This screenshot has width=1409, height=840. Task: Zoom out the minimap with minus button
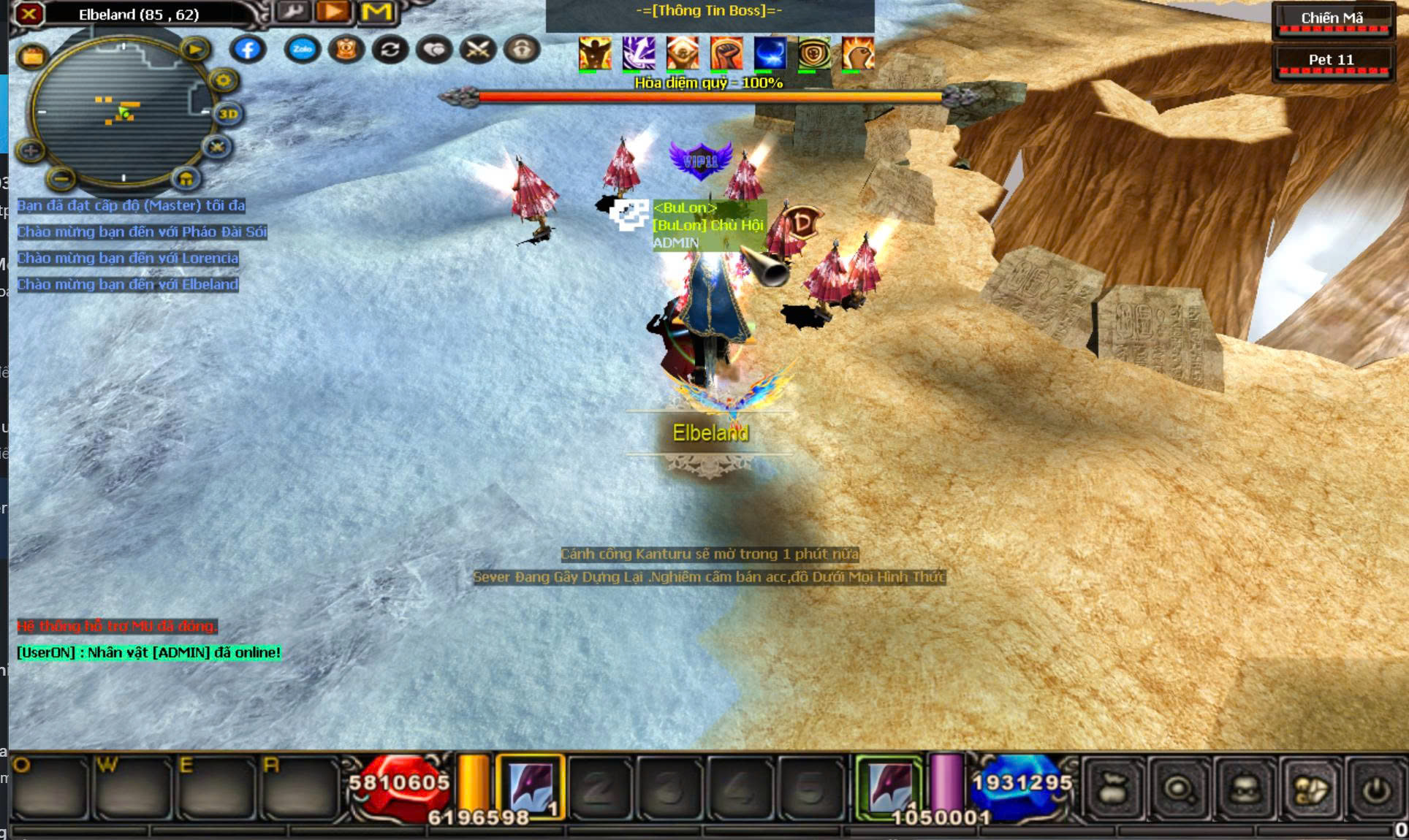point(62,177)
